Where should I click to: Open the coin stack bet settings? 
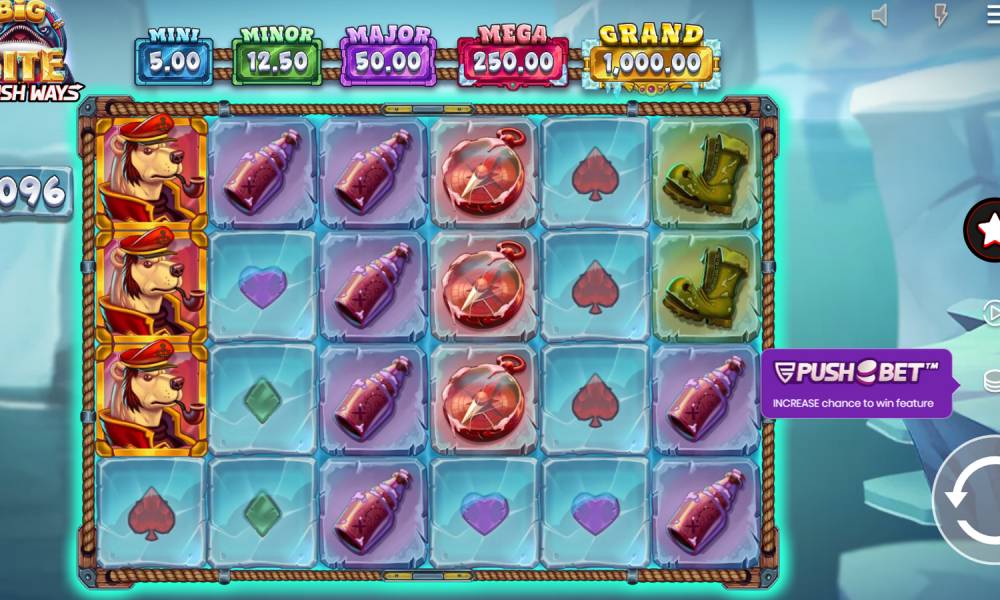pyautogui.click(x=991, y=381)
